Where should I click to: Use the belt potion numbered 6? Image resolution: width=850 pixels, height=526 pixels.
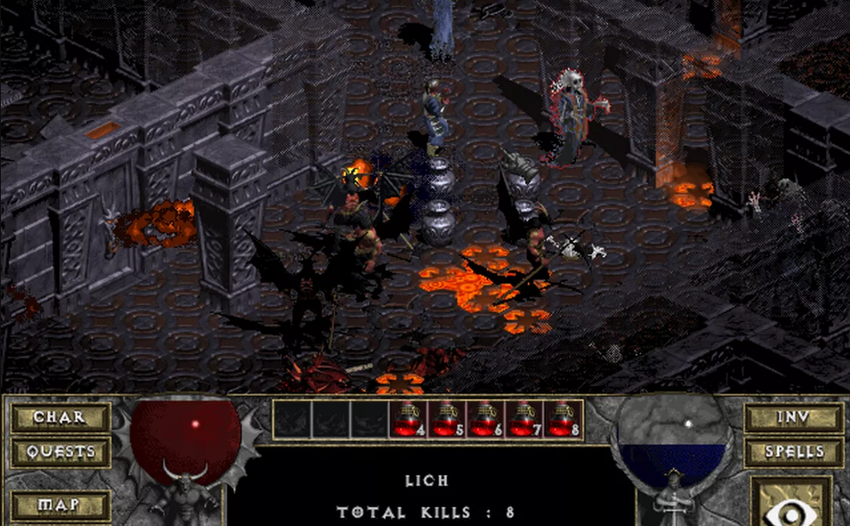(x=486, y=419)
